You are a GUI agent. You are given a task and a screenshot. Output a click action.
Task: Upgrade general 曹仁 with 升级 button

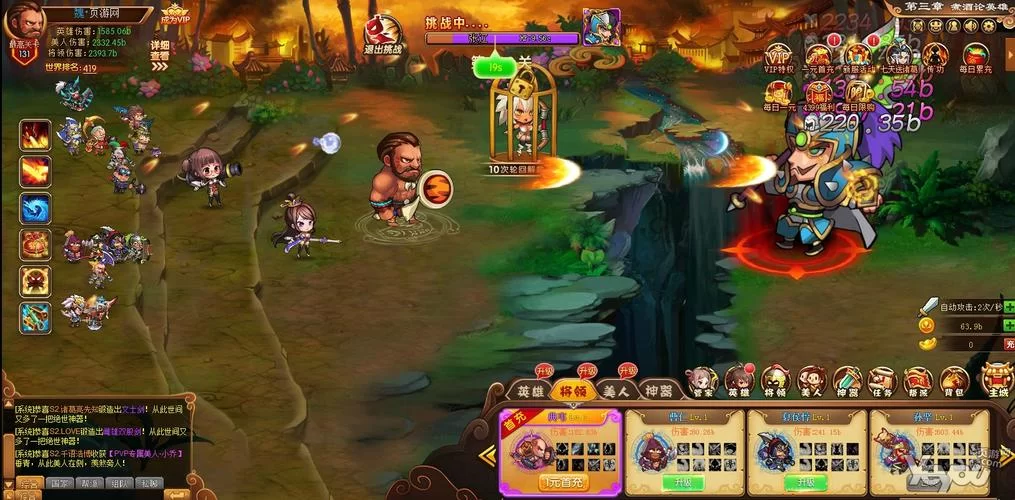(683, 482)
